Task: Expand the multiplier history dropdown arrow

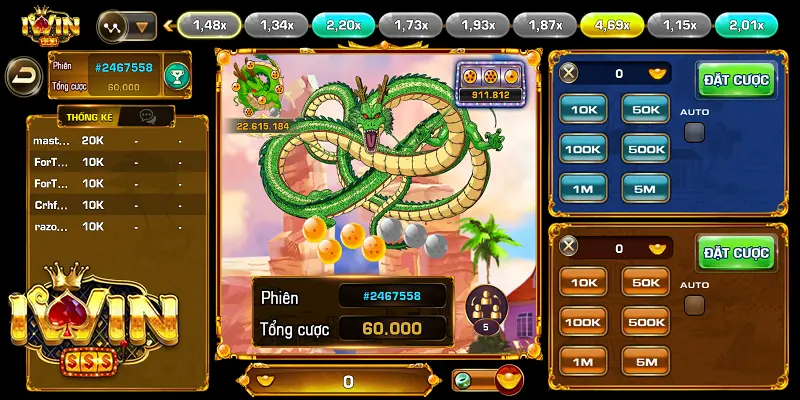Action: [x=144, y=25]
